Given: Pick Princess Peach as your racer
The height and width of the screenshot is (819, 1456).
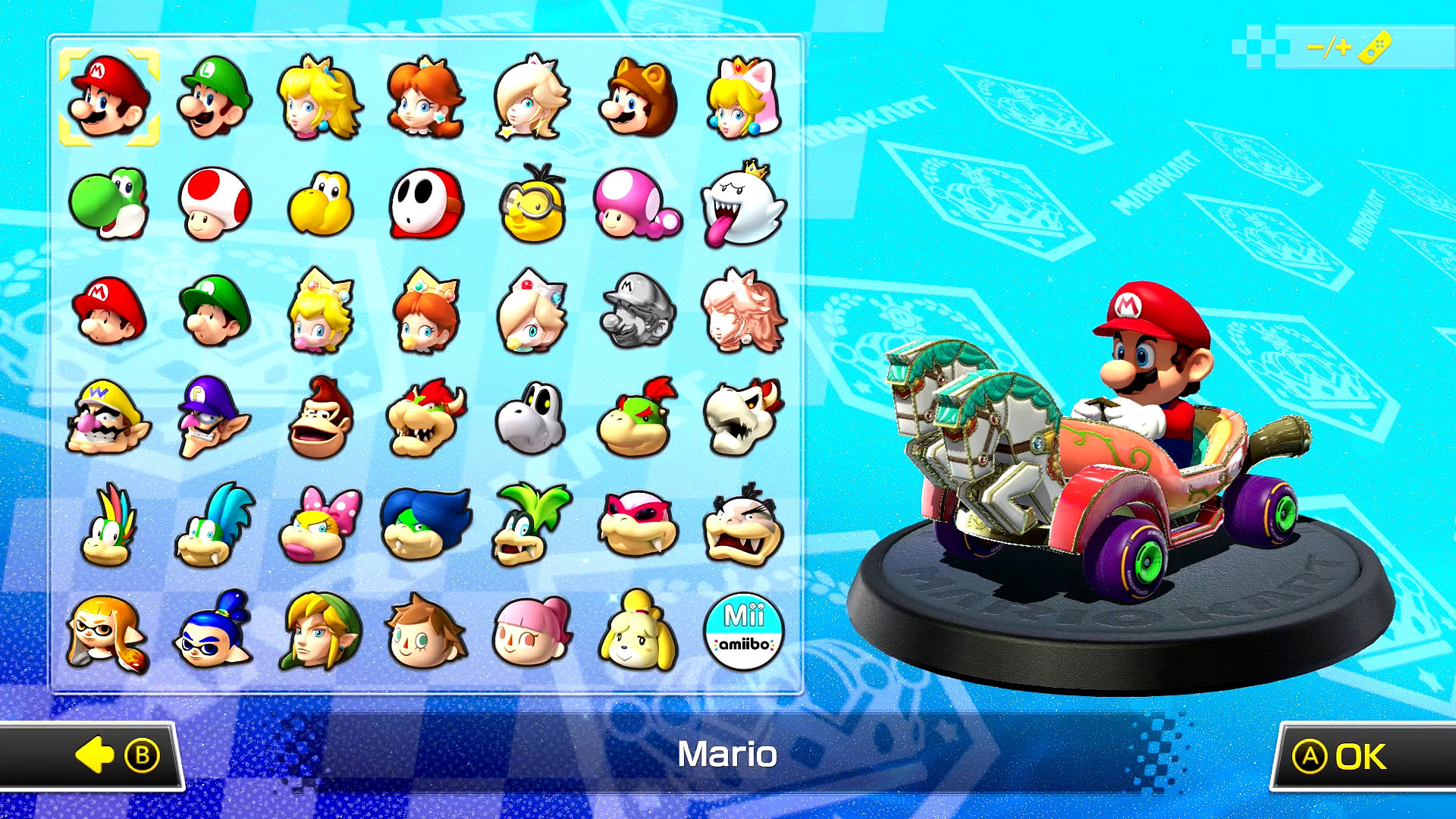Looking at the screenshot, I should [x=321, y=99].
